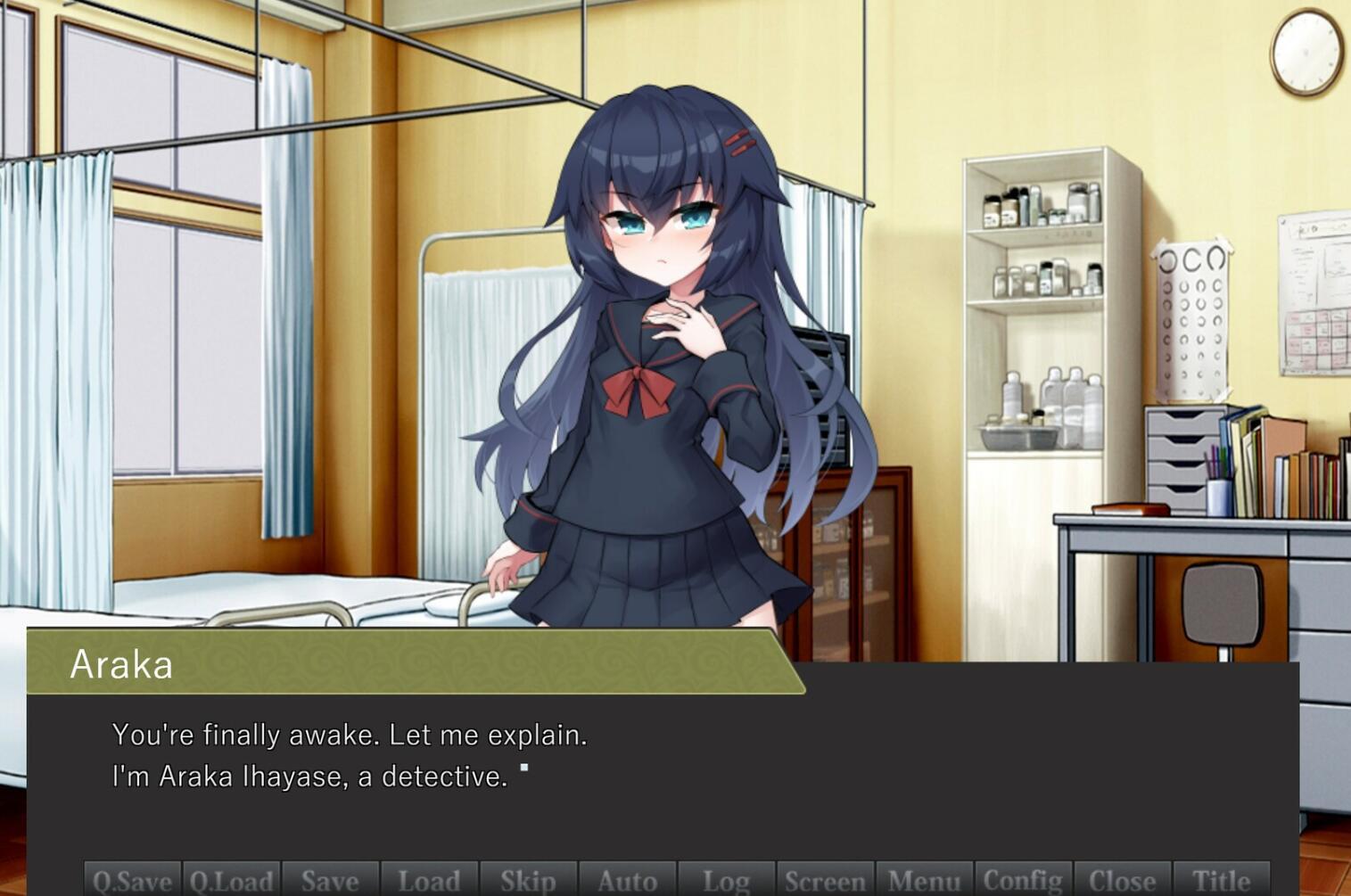
Task: Close the dialogue interface
Action: (x=1124, y=881)
